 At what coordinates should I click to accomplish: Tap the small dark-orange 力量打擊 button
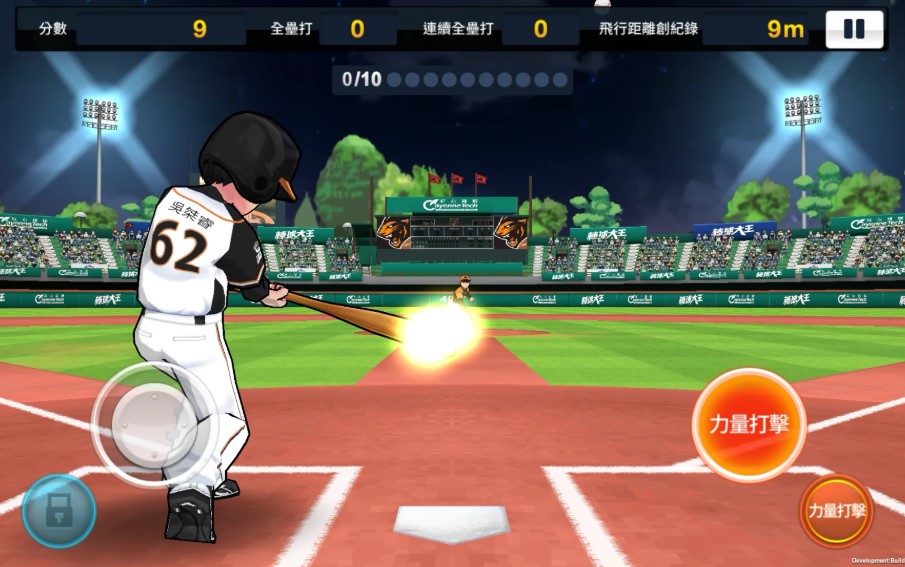[836, 510]
